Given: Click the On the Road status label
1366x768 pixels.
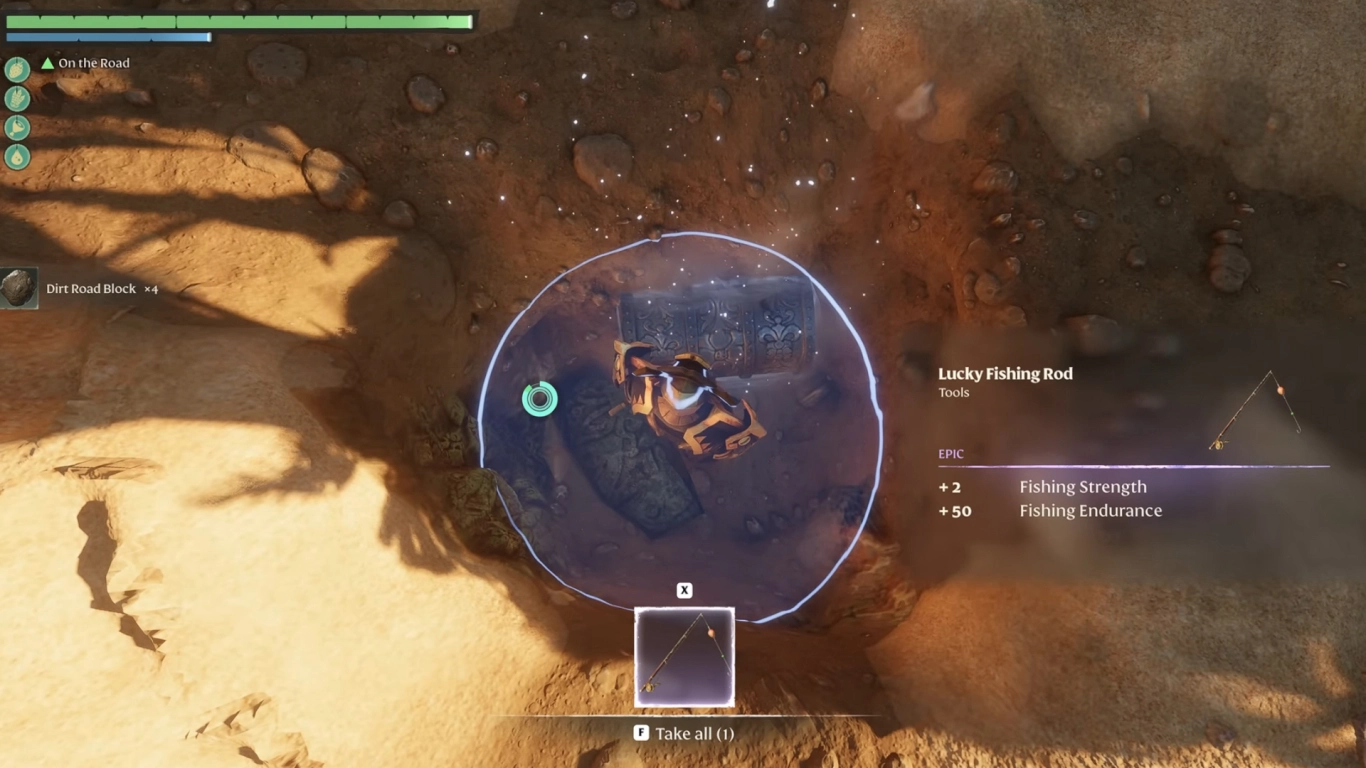Looking at the screenshot, I should 93,63.
